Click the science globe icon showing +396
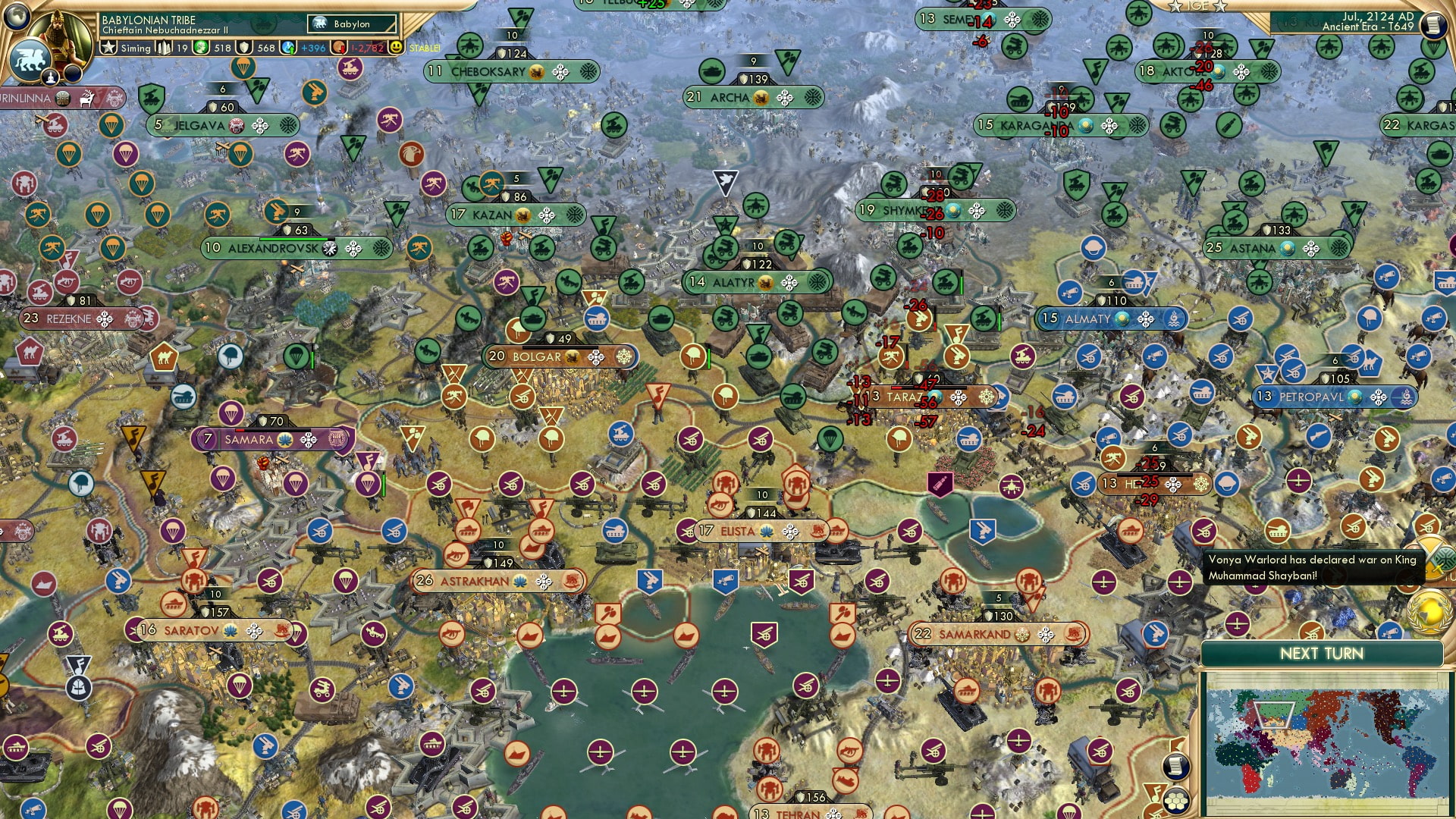This screenshot has height=819, width=1456. 287,47
